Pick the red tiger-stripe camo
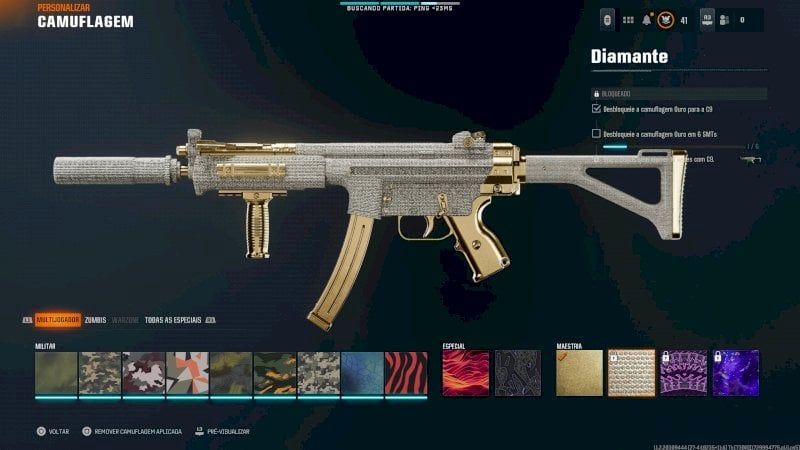This screenshot has height=450, width=800. (x=406, y=372)
